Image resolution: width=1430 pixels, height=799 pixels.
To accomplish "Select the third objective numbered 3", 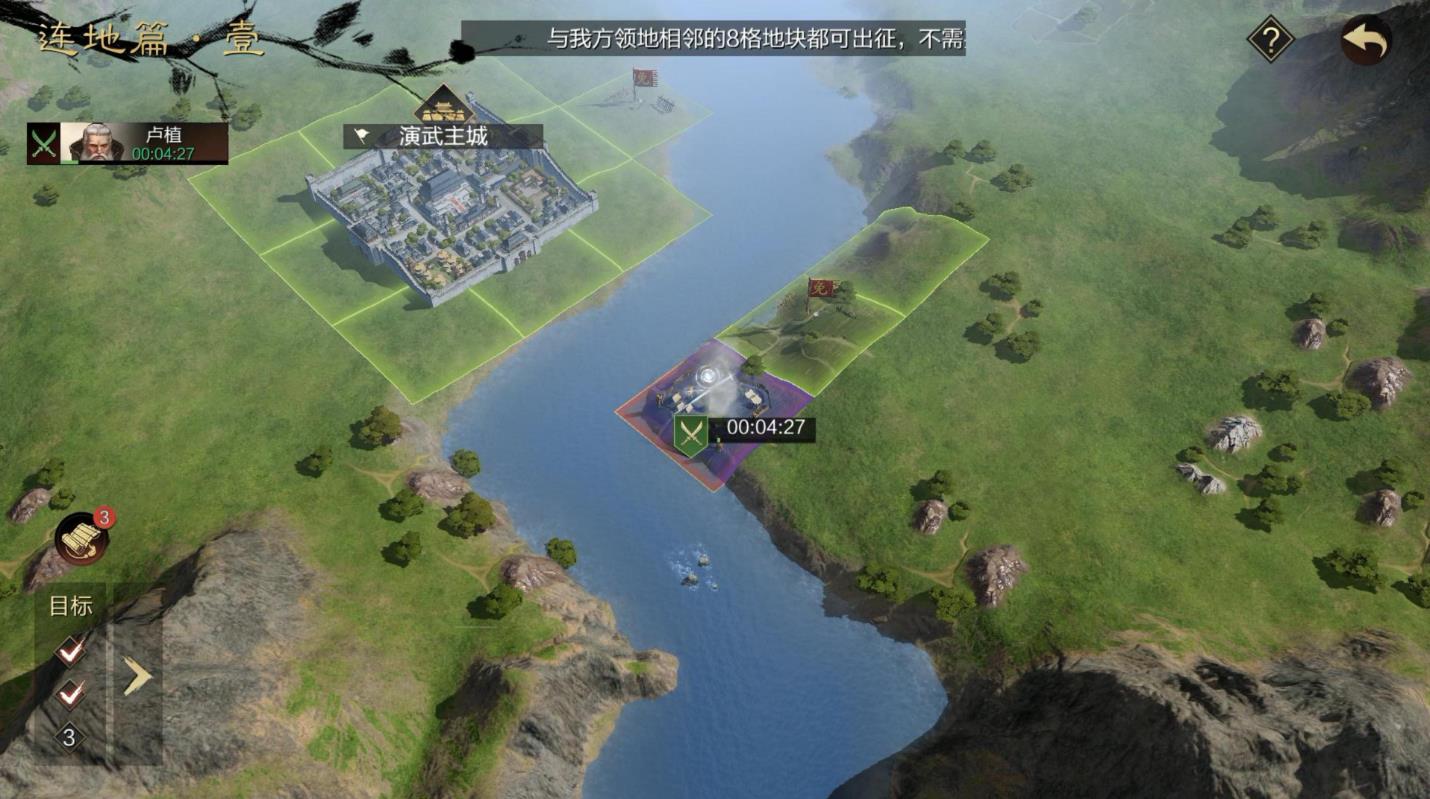I will (x=69, y=738).
